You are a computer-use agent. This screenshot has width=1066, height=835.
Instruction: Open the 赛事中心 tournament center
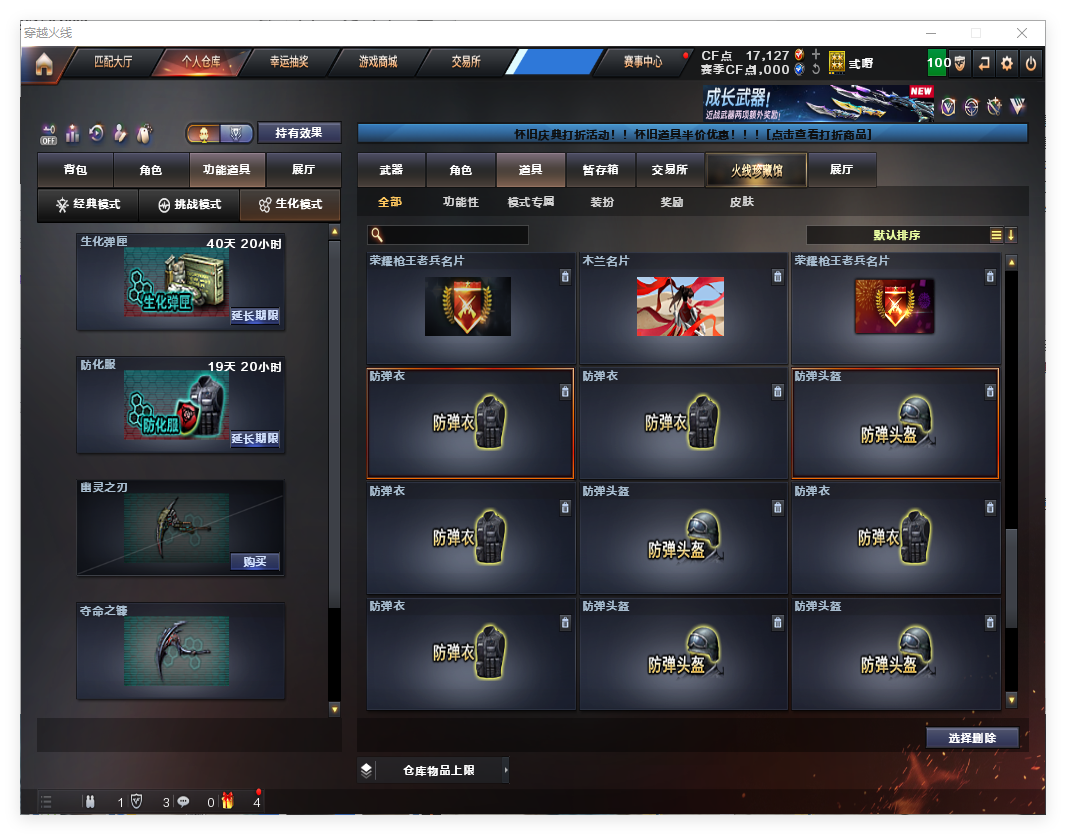(x=642, y=62)
